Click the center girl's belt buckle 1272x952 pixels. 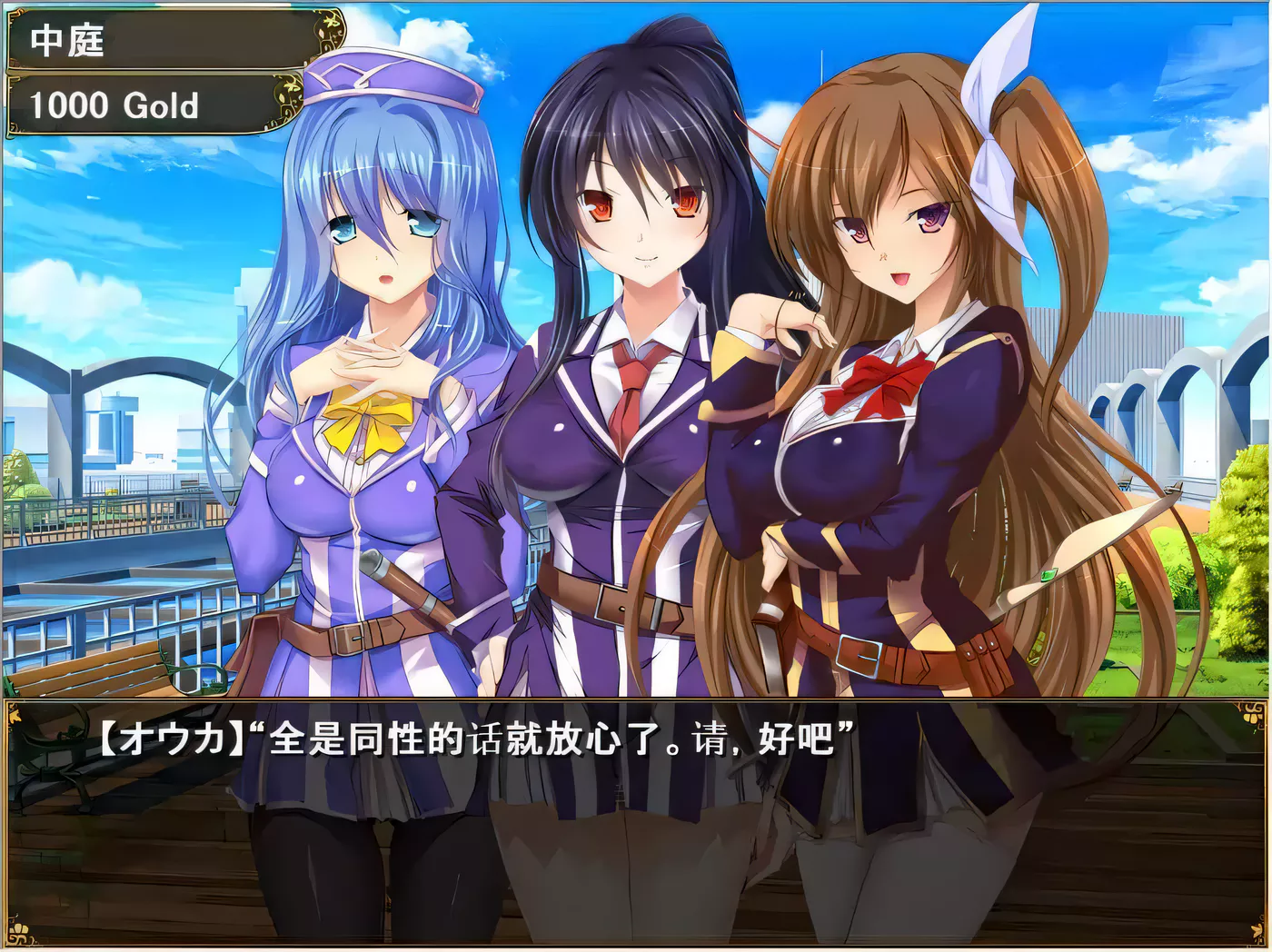613,600
